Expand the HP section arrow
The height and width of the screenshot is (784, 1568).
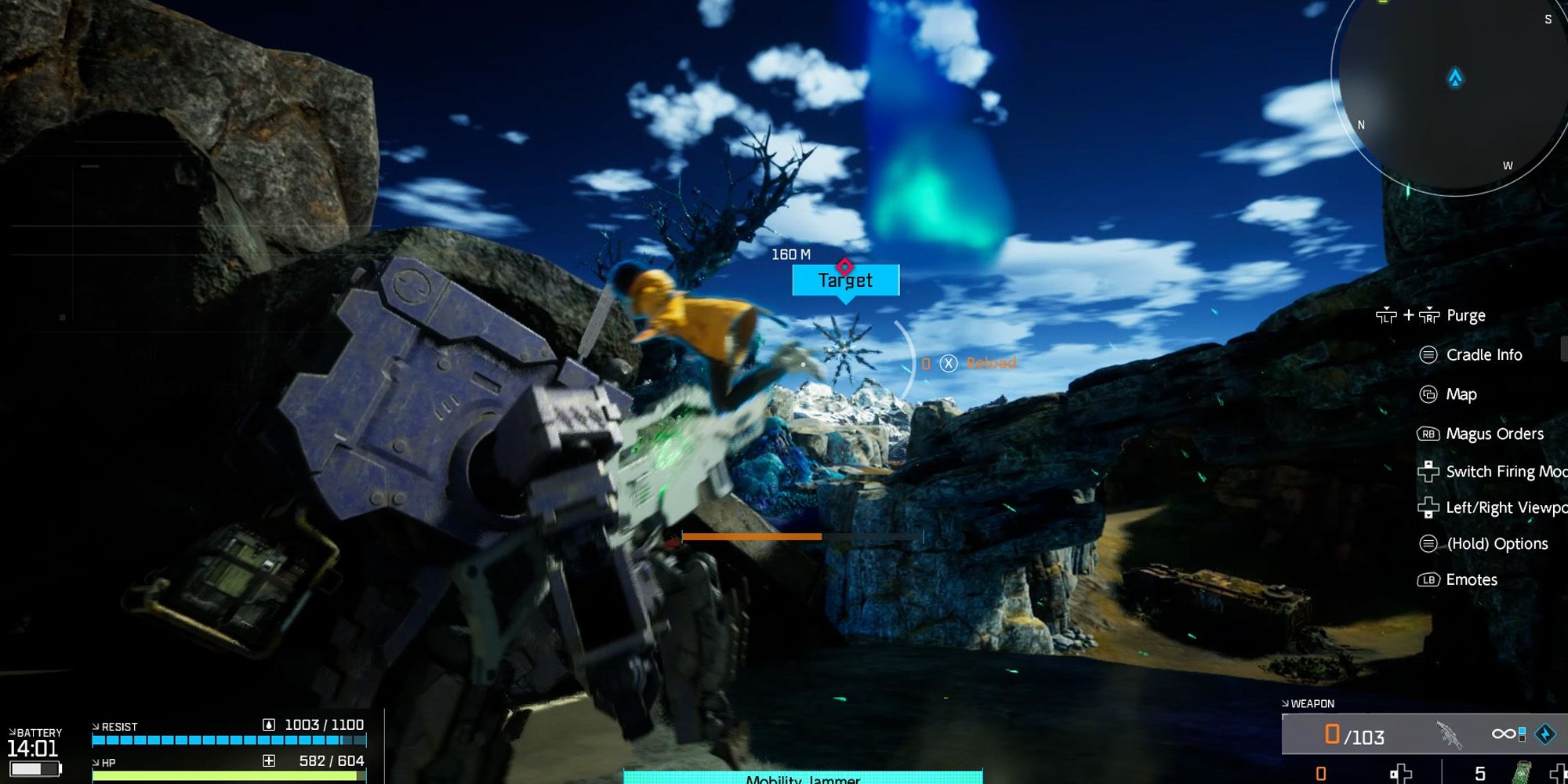96,763
